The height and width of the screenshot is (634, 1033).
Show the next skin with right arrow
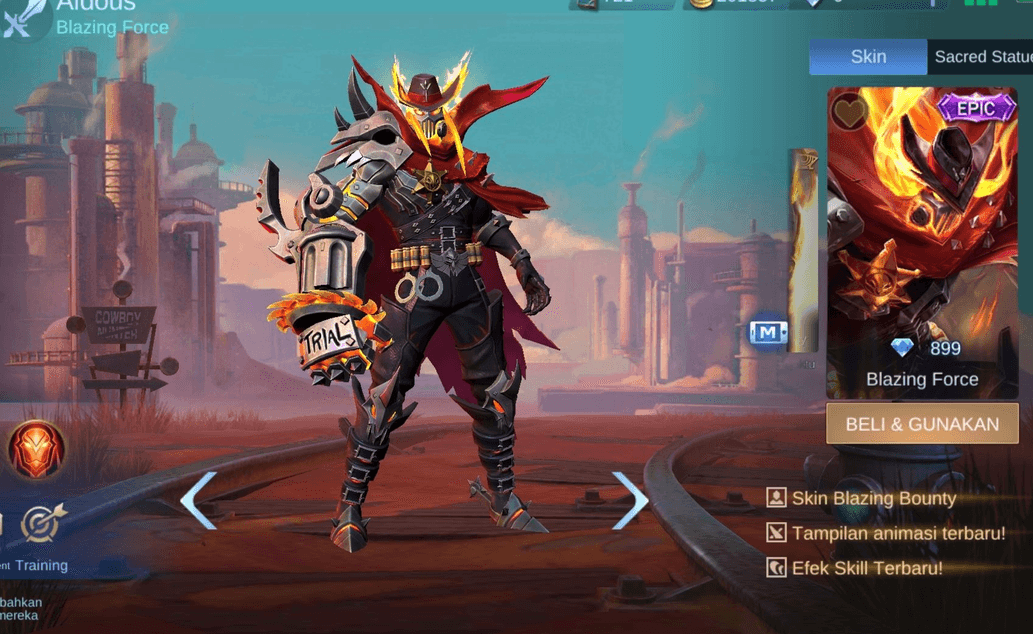(630, 500)
